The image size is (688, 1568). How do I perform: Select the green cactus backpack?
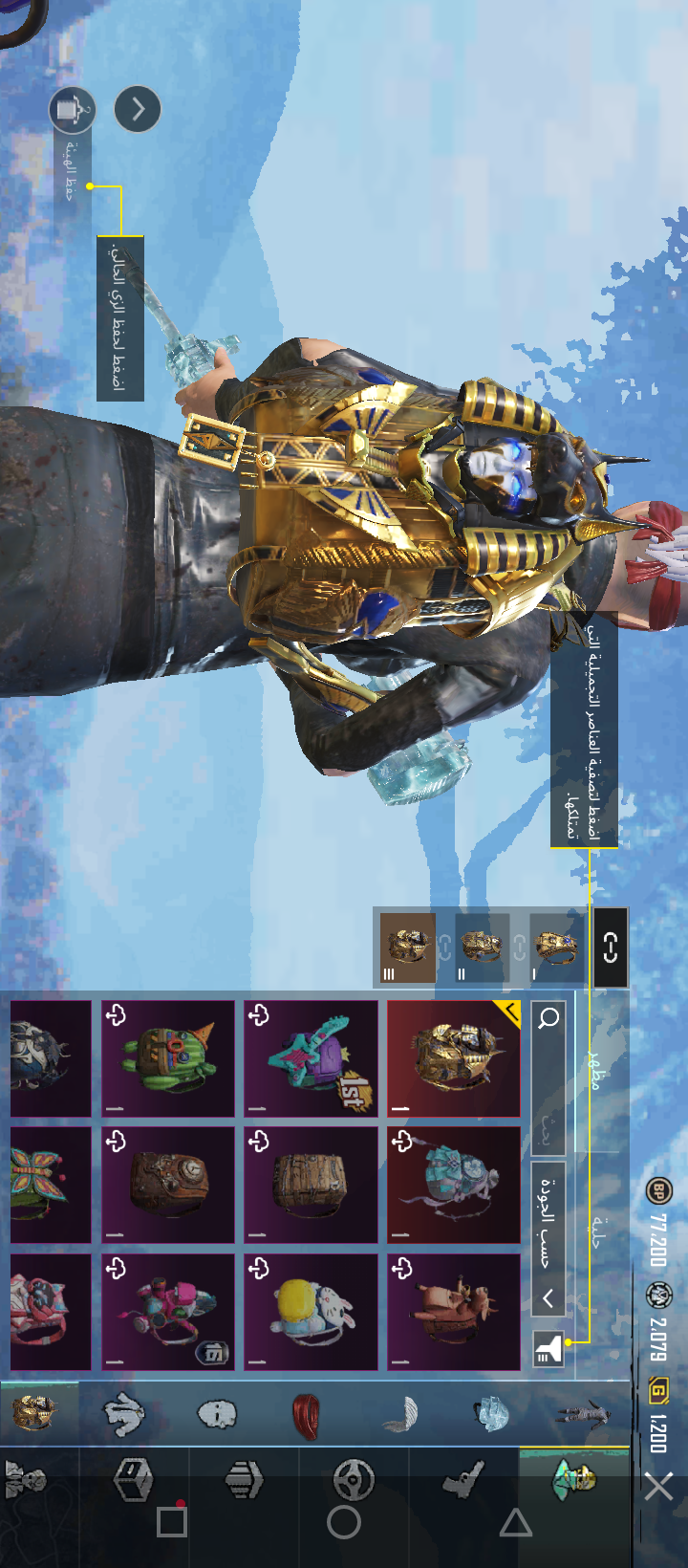[x=168, y=1058]
